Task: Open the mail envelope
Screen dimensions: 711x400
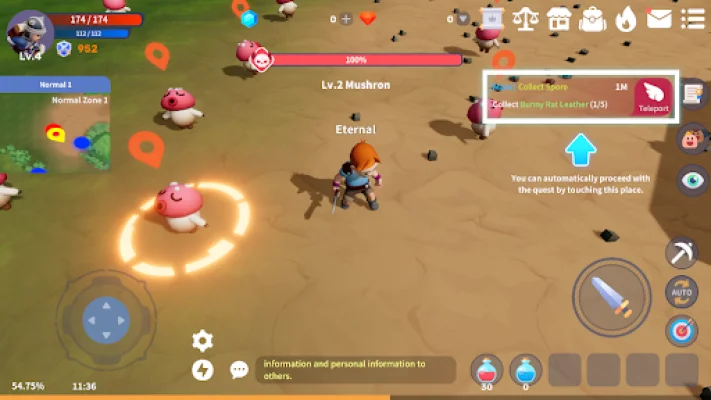Action: tap(658, 18)
